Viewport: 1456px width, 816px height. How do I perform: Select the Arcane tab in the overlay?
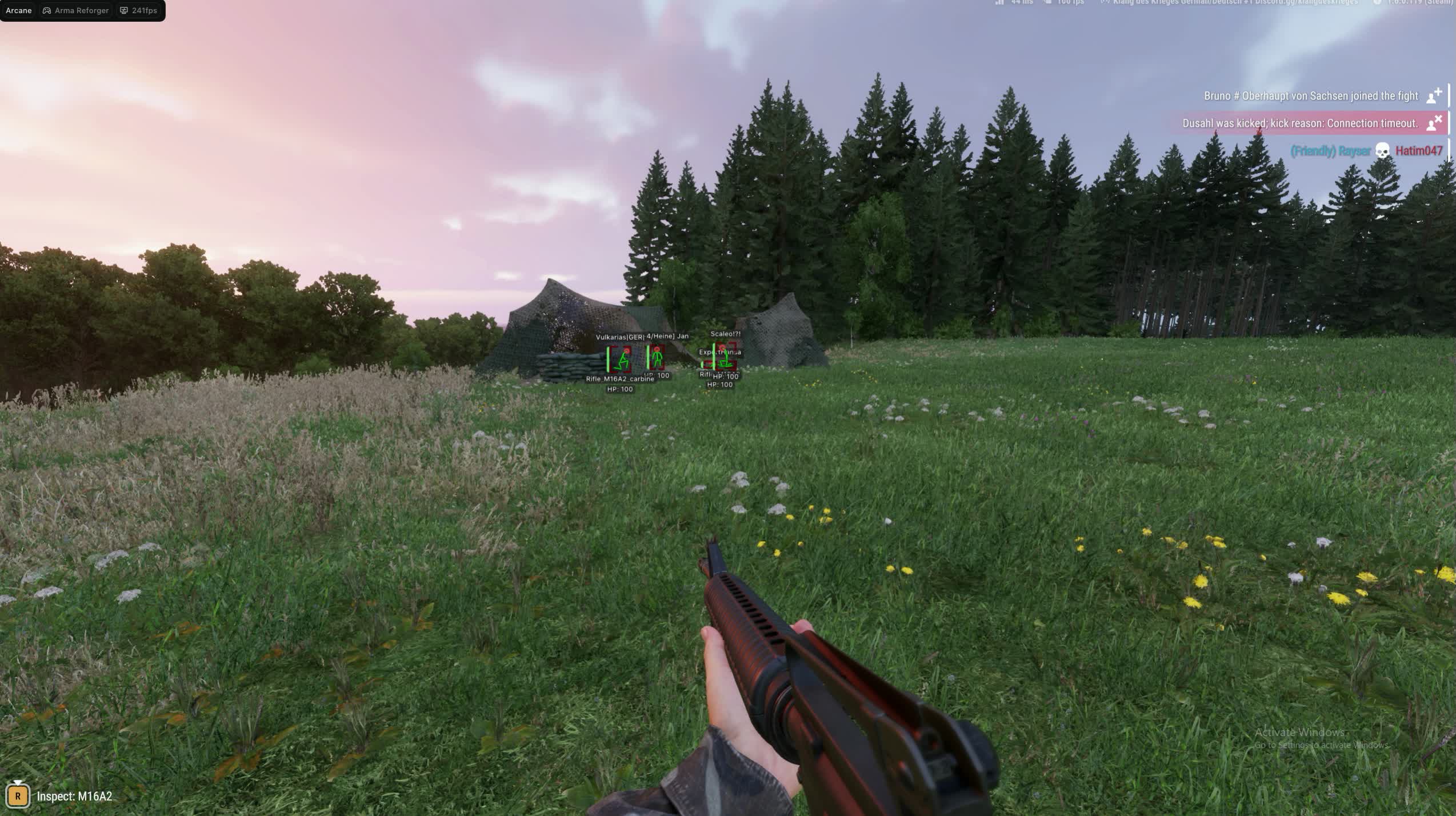pos(19,10)
